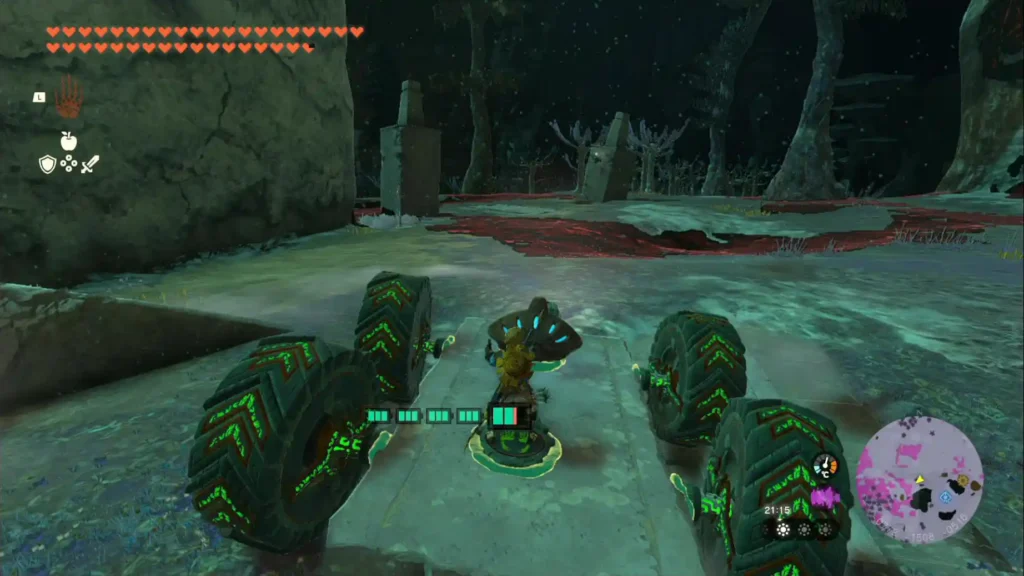Choose the sword quick-select icon
The height and width of the screenshot is (576, 1024).
point(91,164)
